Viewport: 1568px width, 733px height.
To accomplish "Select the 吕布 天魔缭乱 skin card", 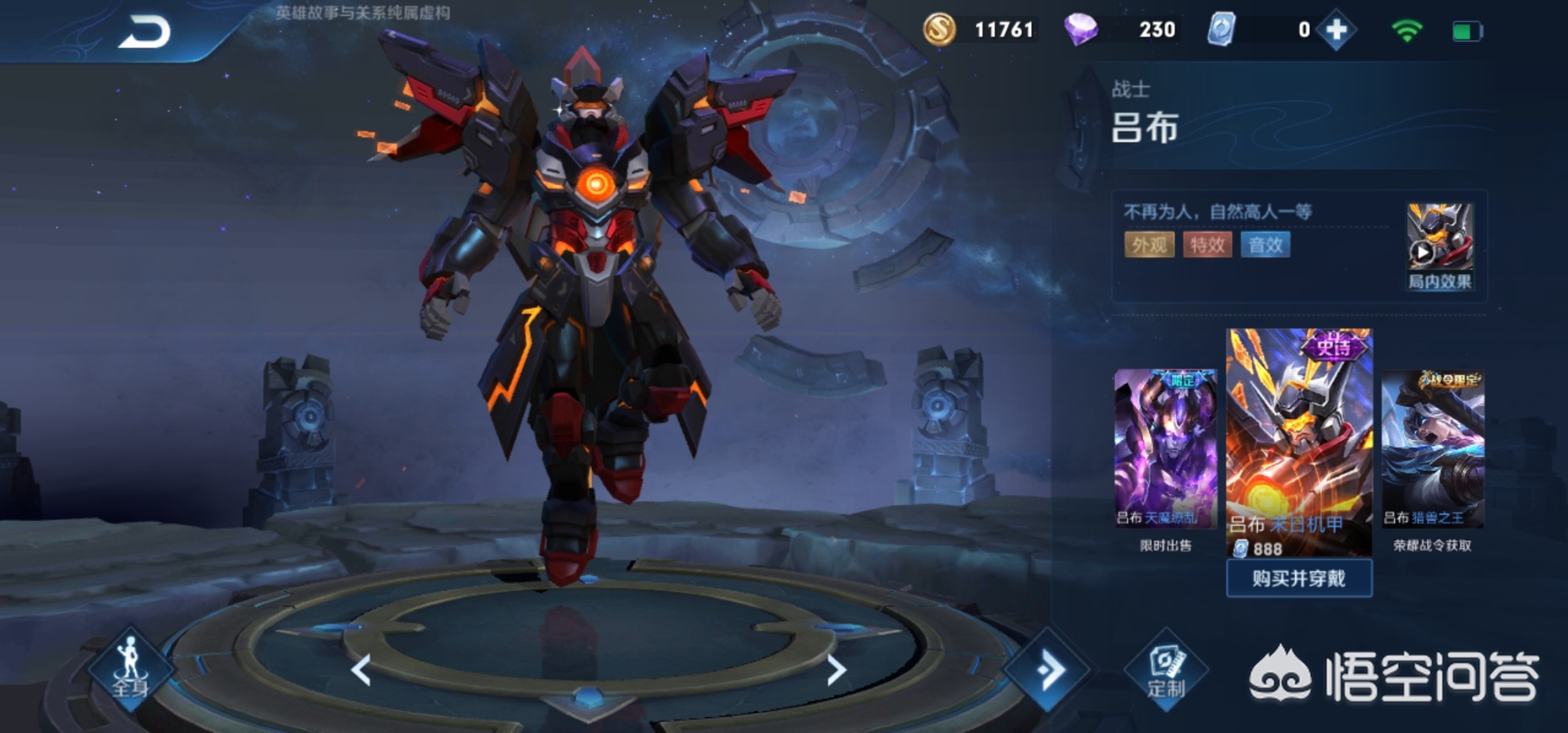I will (1166, 448).
